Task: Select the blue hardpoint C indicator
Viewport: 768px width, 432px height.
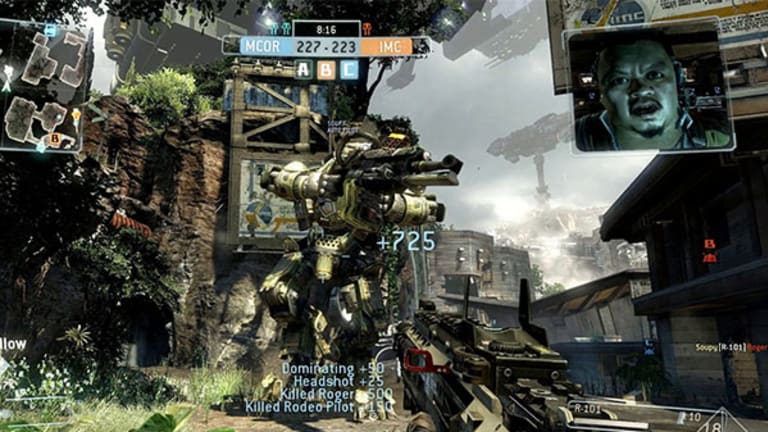Action: click(x=348, y=69)
